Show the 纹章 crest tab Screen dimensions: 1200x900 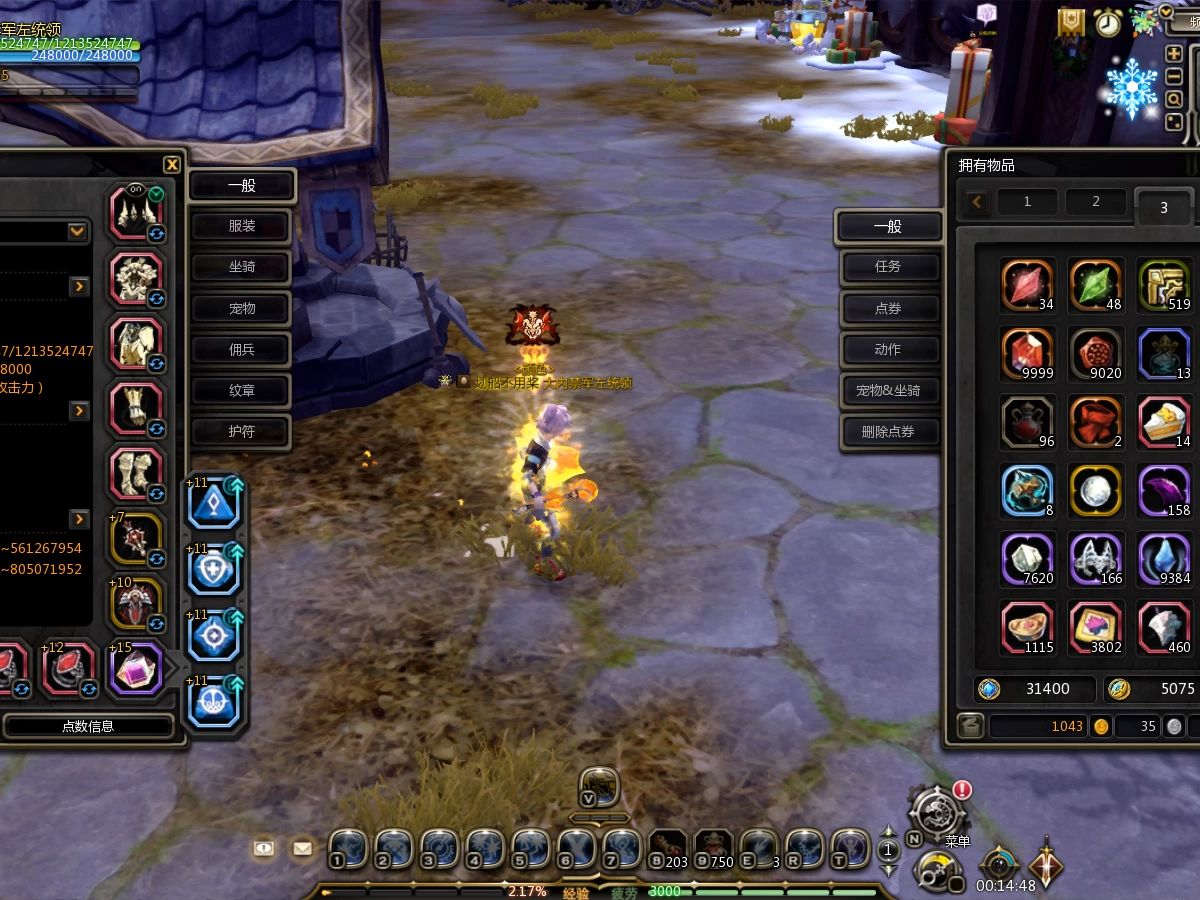tap(241, 390)
